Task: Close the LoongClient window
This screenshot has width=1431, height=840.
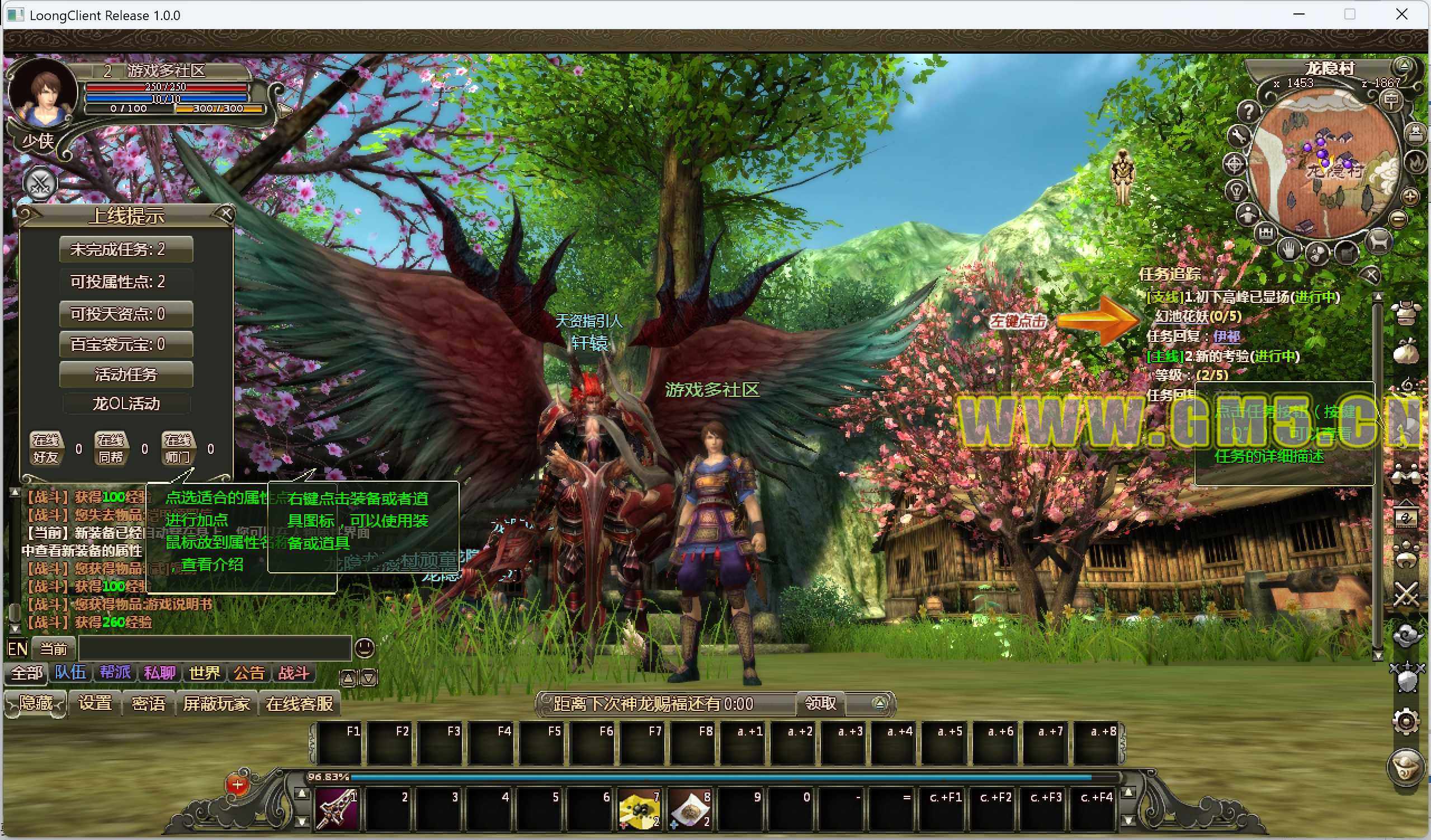Action: tap(1401, 15)
